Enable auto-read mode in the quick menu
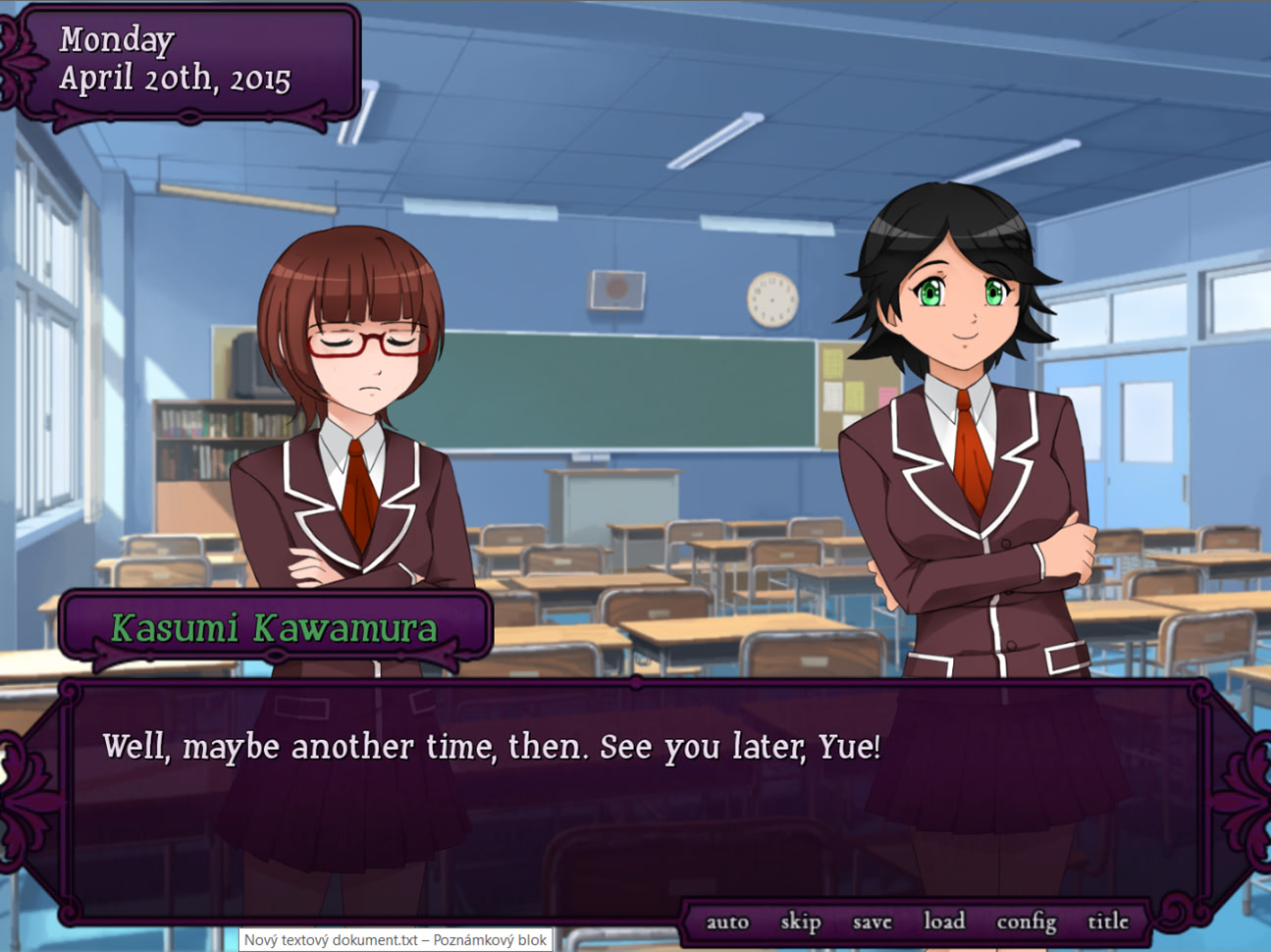Image resolution: width=1271 pixels, height=952 pixels. pyautogui.click(x=725, y=922)
